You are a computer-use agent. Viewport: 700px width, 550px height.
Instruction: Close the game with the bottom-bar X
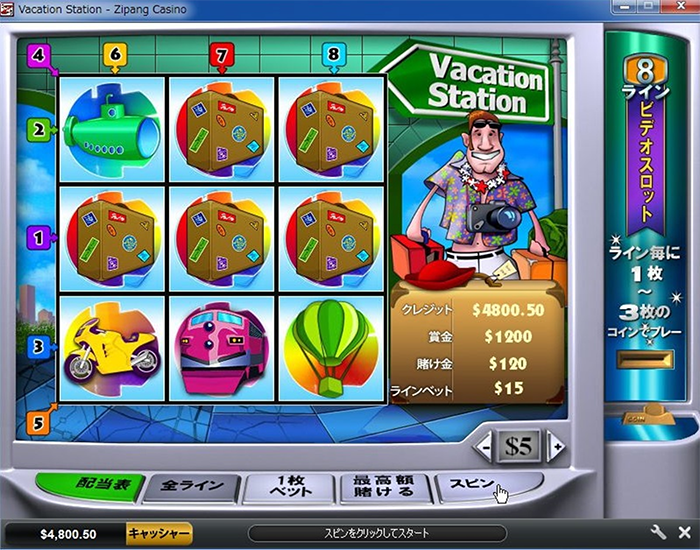[x=683, y=533]
